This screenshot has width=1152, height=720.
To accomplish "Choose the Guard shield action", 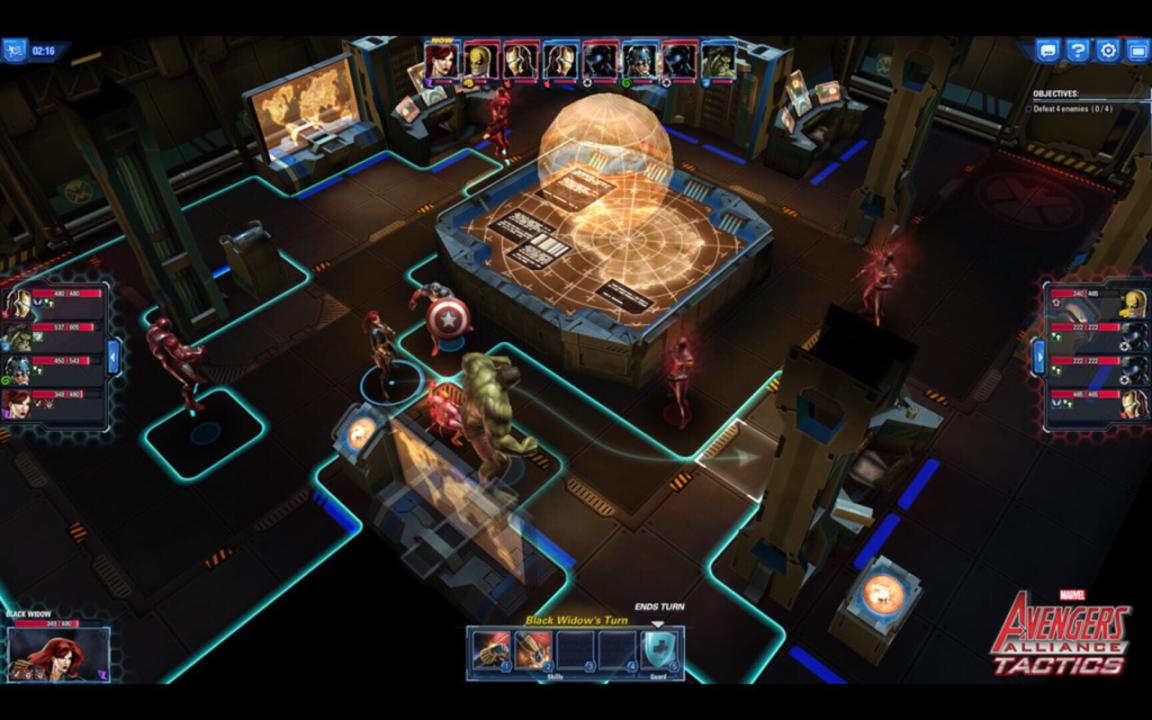I will [x=659, y=650].
